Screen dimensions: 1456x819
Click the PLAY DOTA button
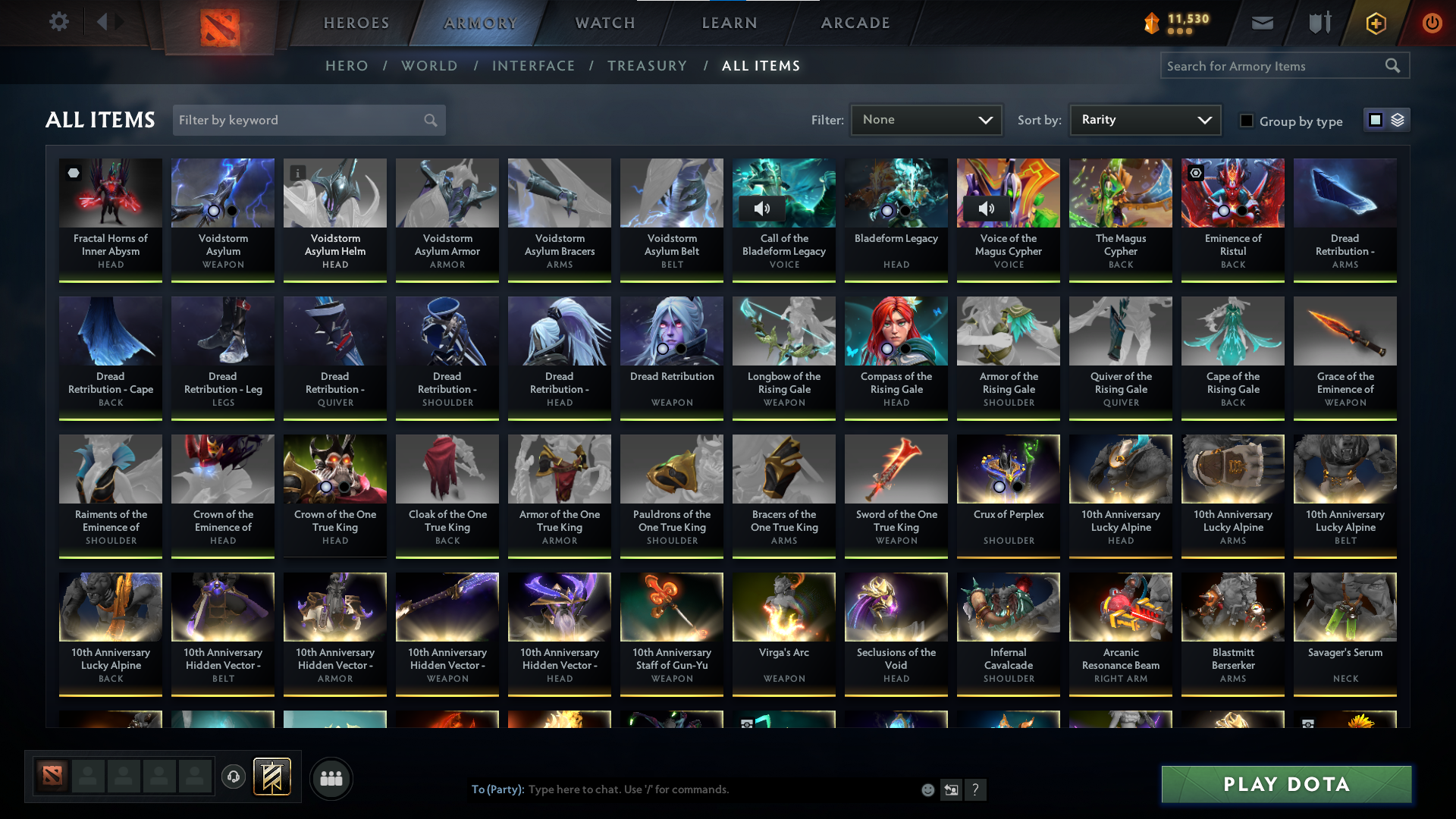[1285, 784]
